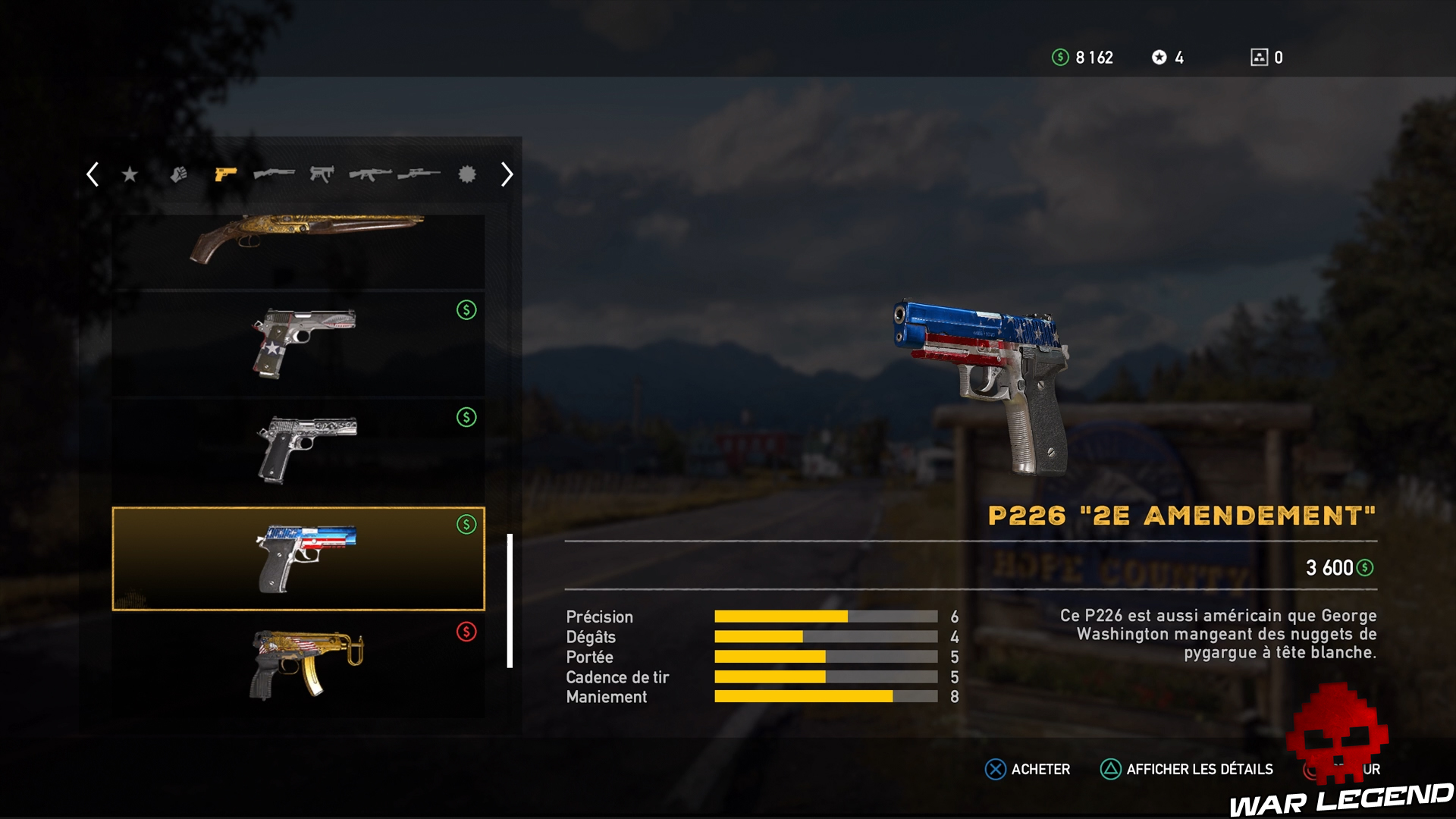Click the weapon list scrollbar
1456x819 pixels.
[x=510, y=601]
